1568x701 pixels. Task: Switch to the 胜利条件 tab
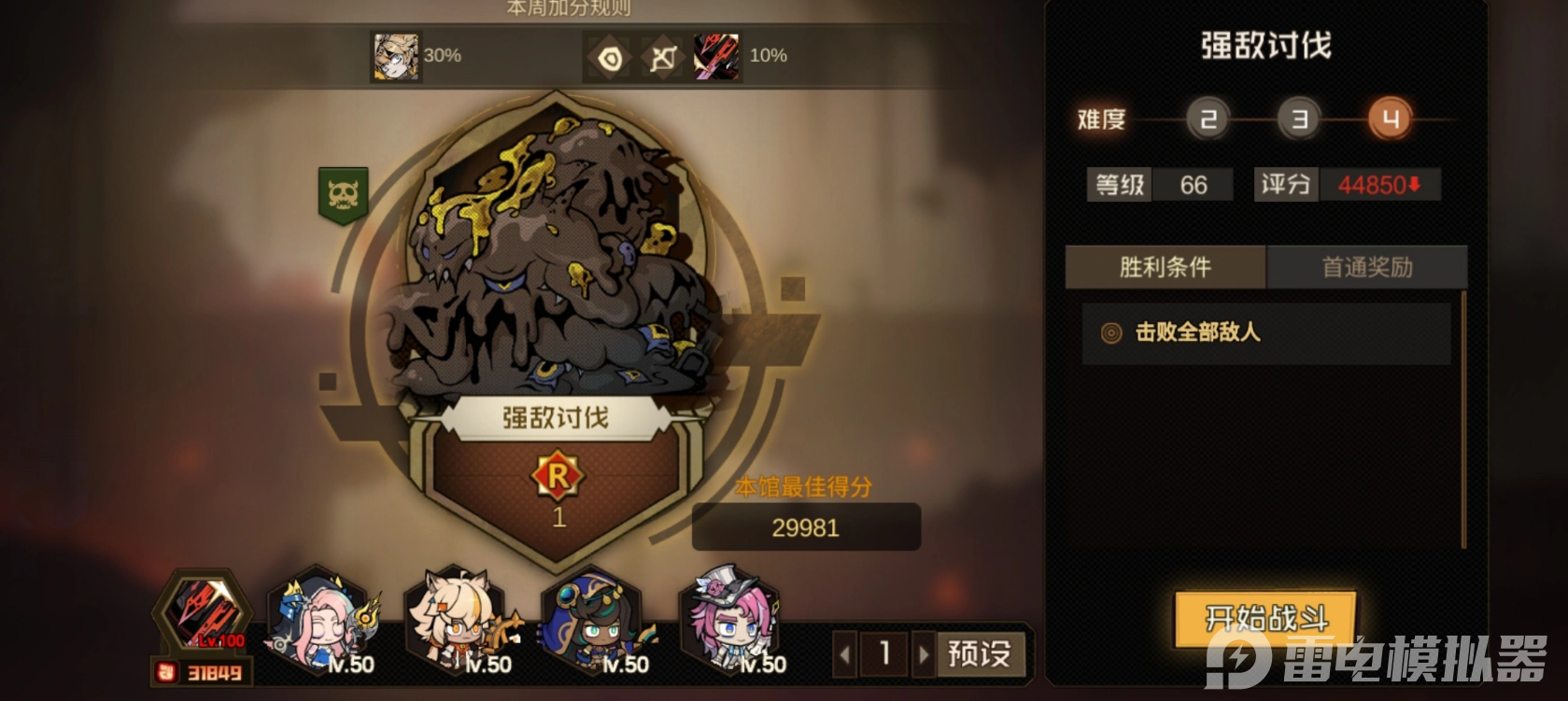(x=1165, y=268)
